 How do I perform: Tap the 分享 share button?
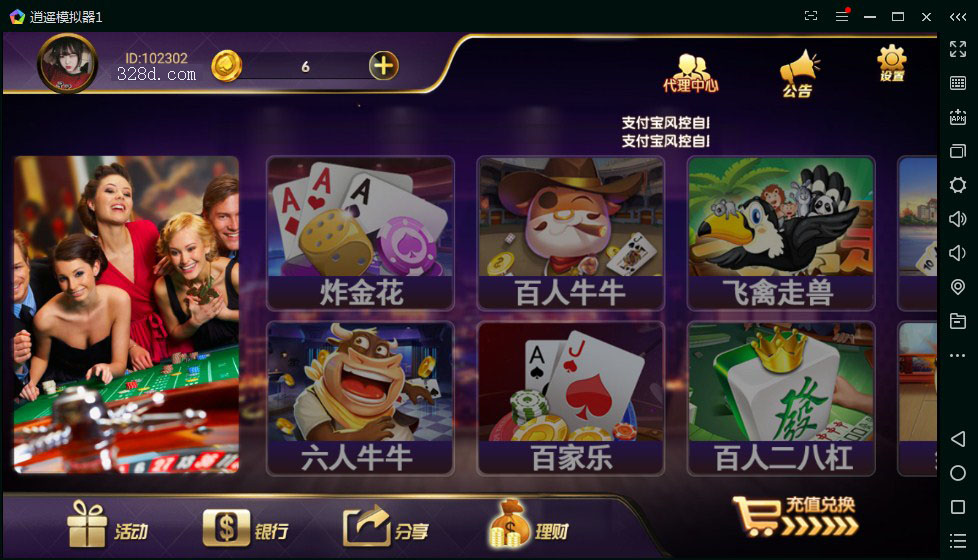pos(384,528)
